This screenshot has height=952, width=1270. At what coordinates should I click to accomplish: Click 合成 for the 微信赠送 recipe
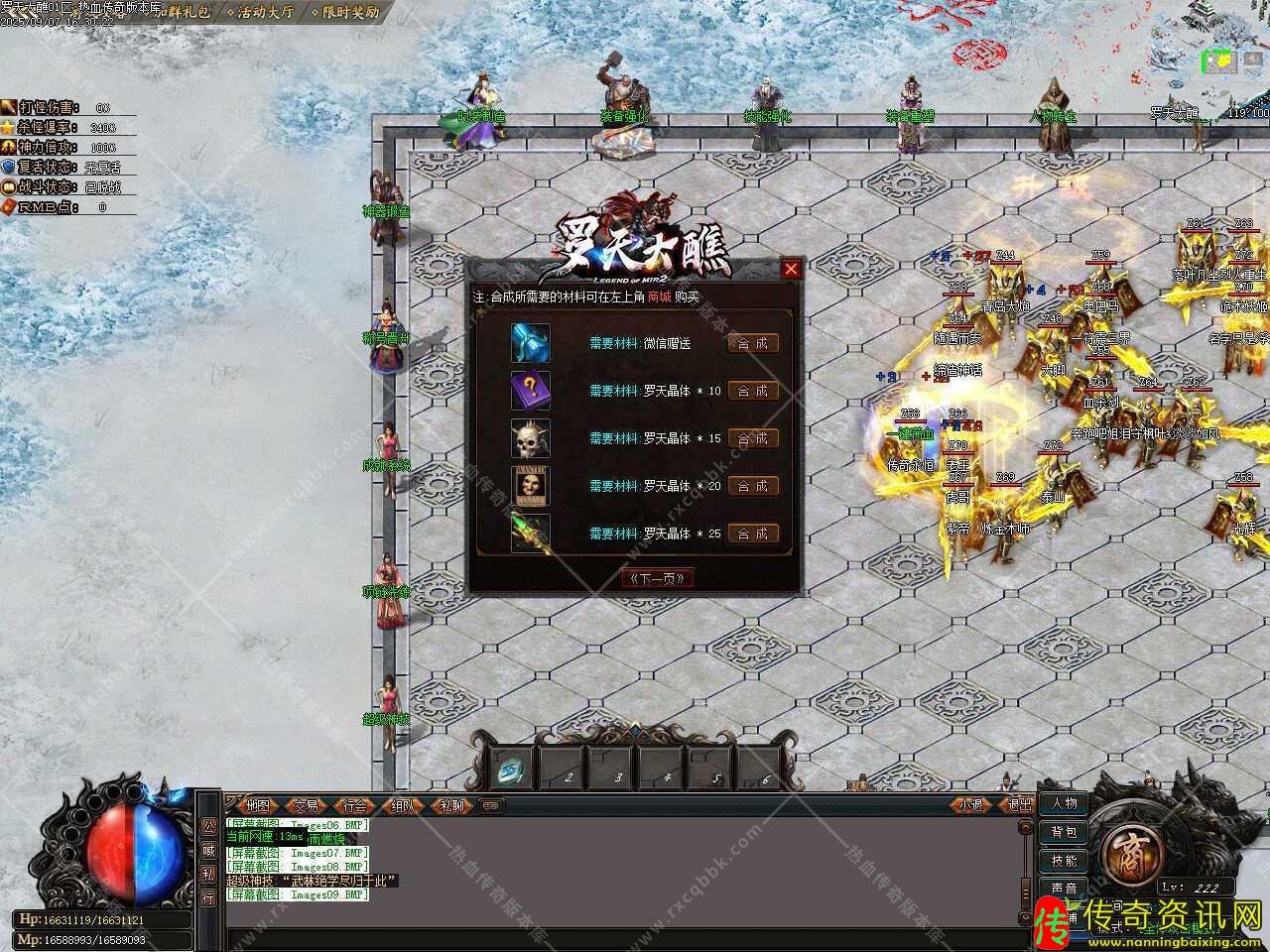[x=752, y=343]
